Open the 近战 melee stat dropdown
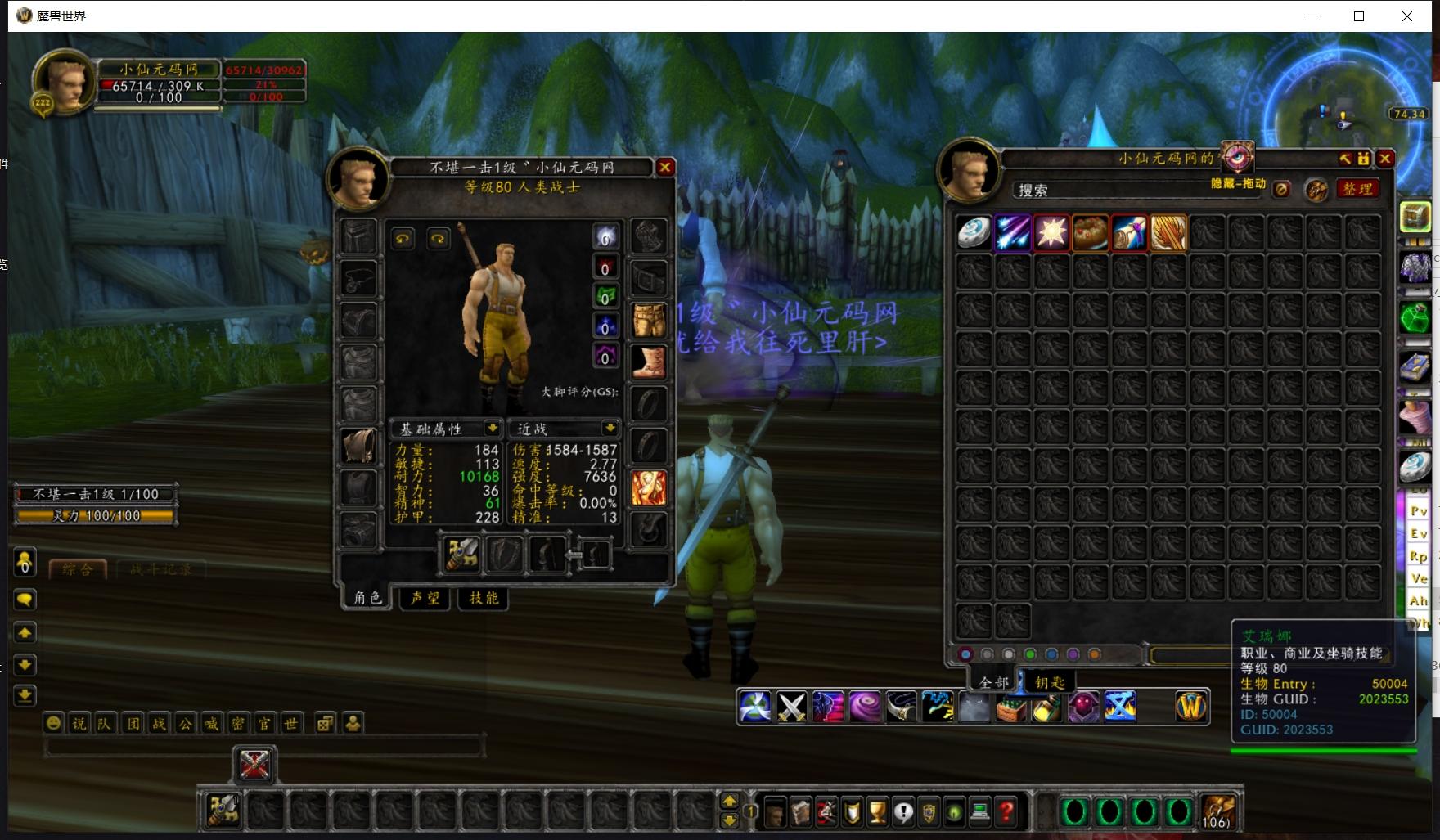Image resolution: width=1440 pixels, height=840 pixels. [610, 428]
